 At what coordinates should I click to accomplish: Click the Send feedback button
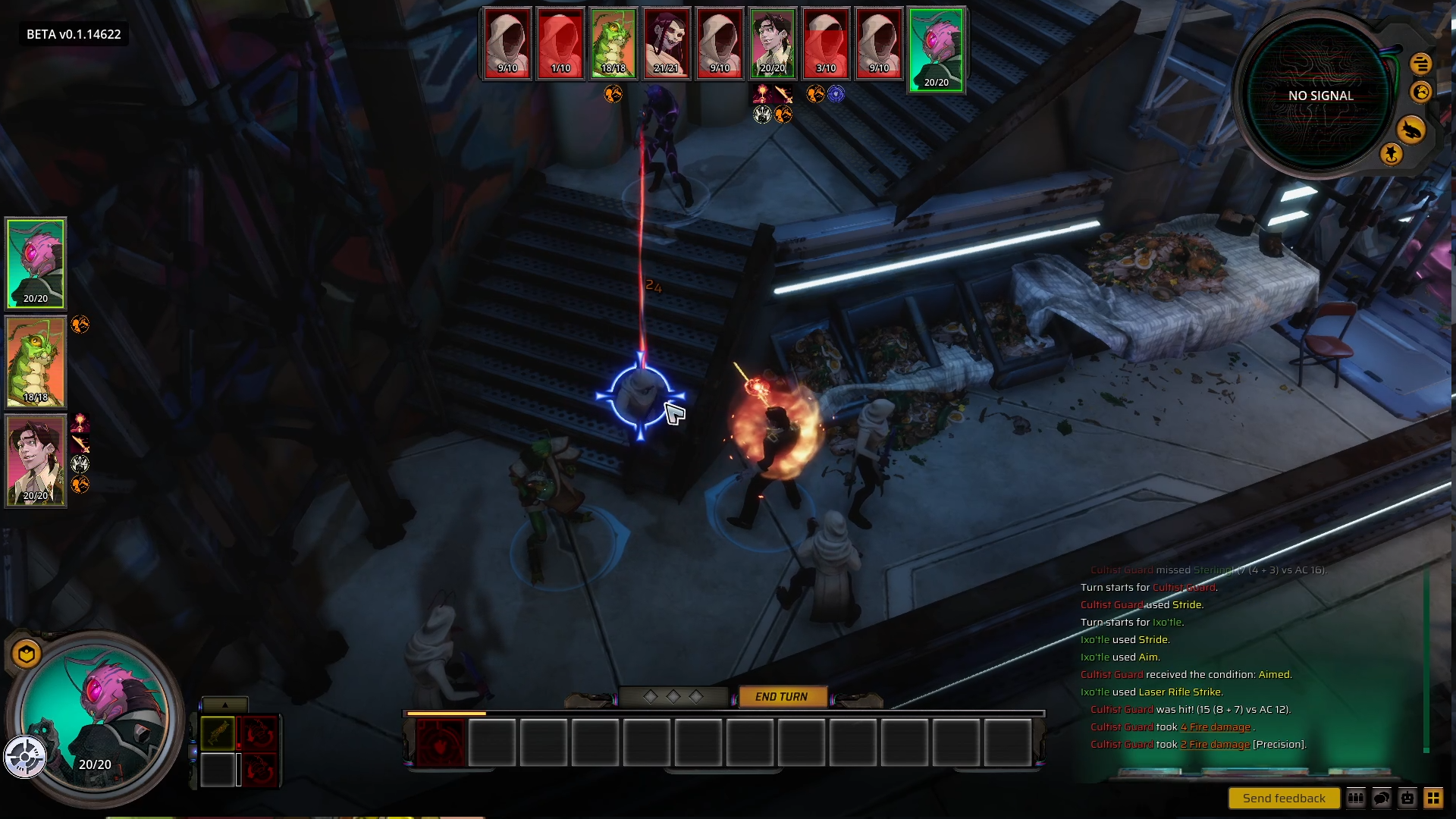pos(1283,798)
